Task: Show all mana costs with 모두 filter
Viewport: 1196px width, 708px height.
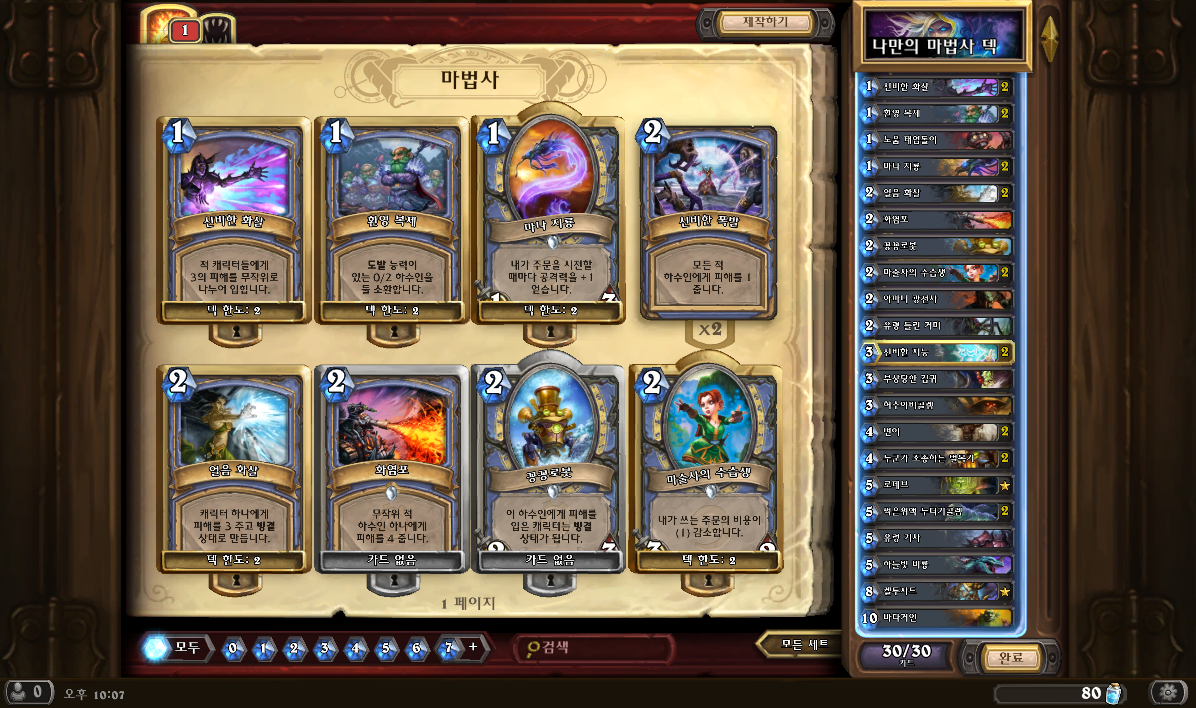Action: (176, 648)
